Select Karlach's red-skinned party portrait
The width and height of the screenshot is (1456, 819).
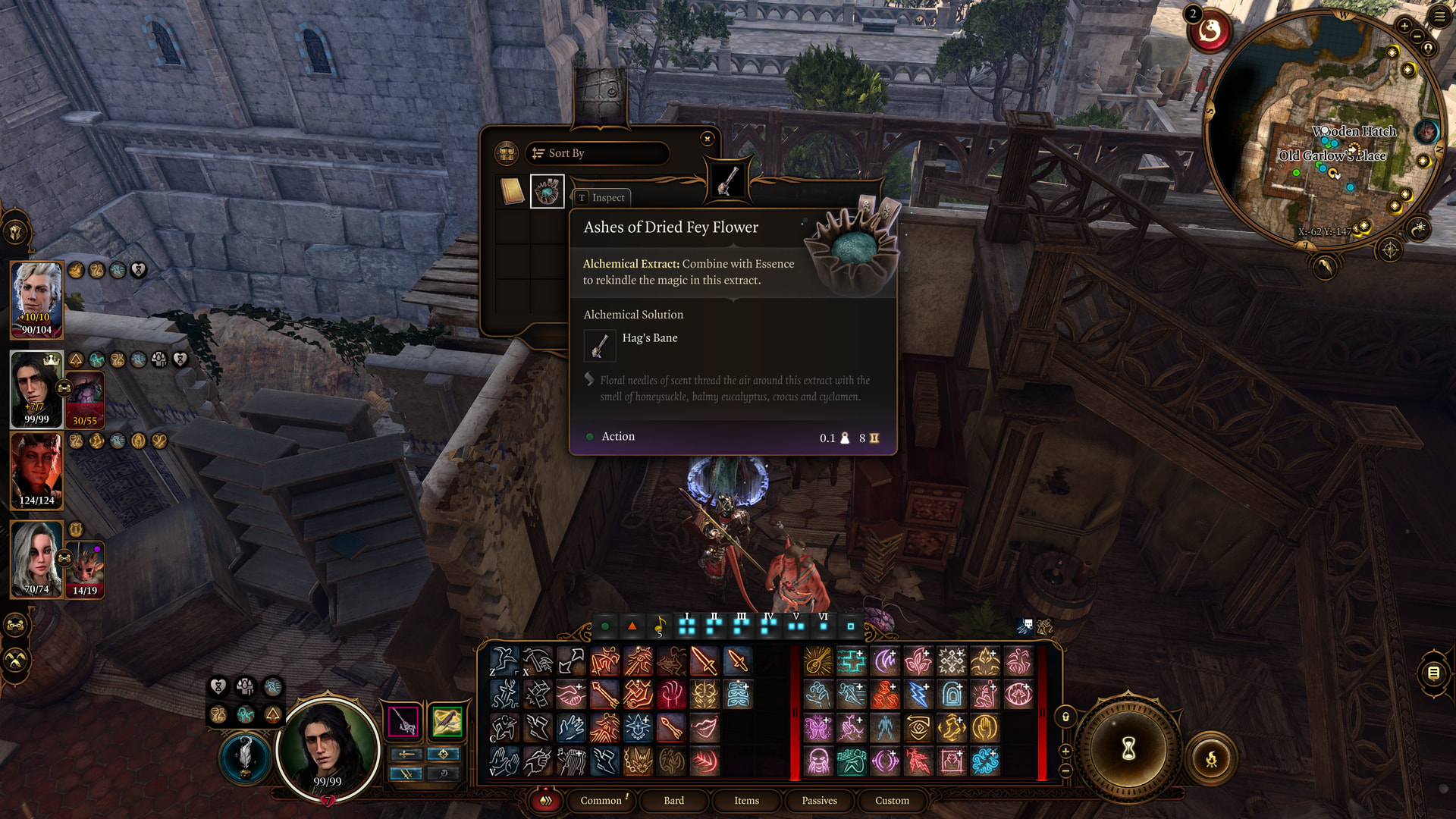(36, 470)
